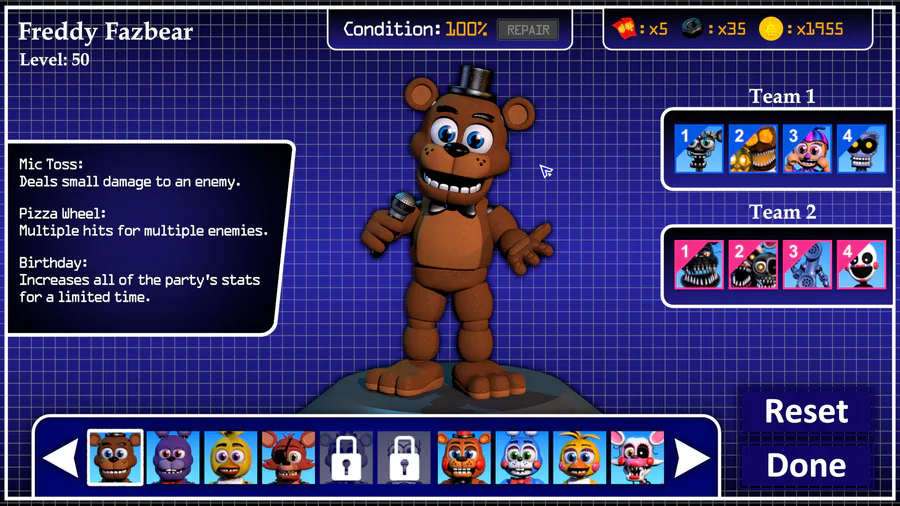This screenshot has width=900, height=506.
Task: Select the Freddy Fazbear portrait
Action: click(115, 458)
